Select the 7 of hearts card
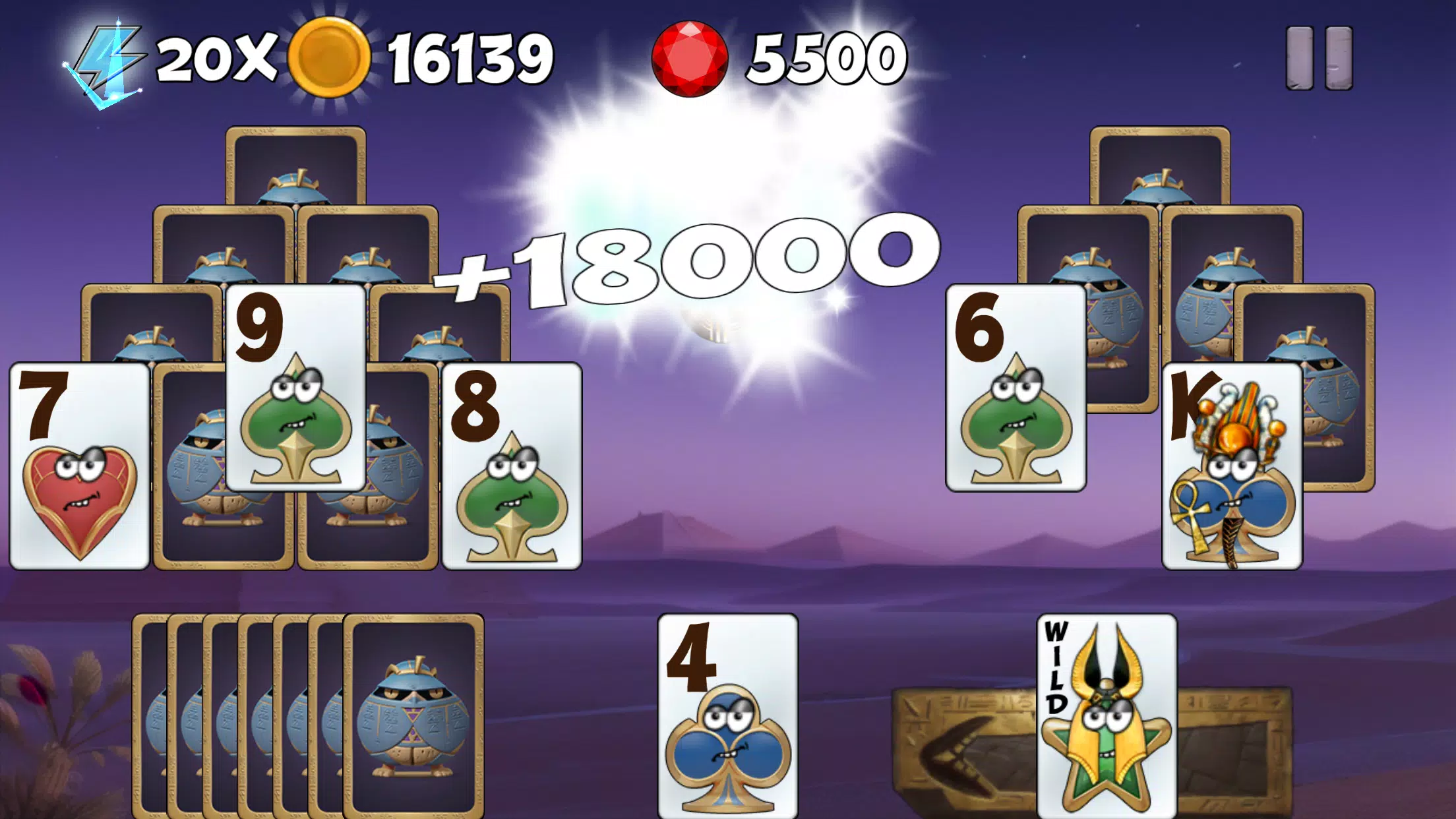This screenshot has height=819, width=1456. [80, 466]
